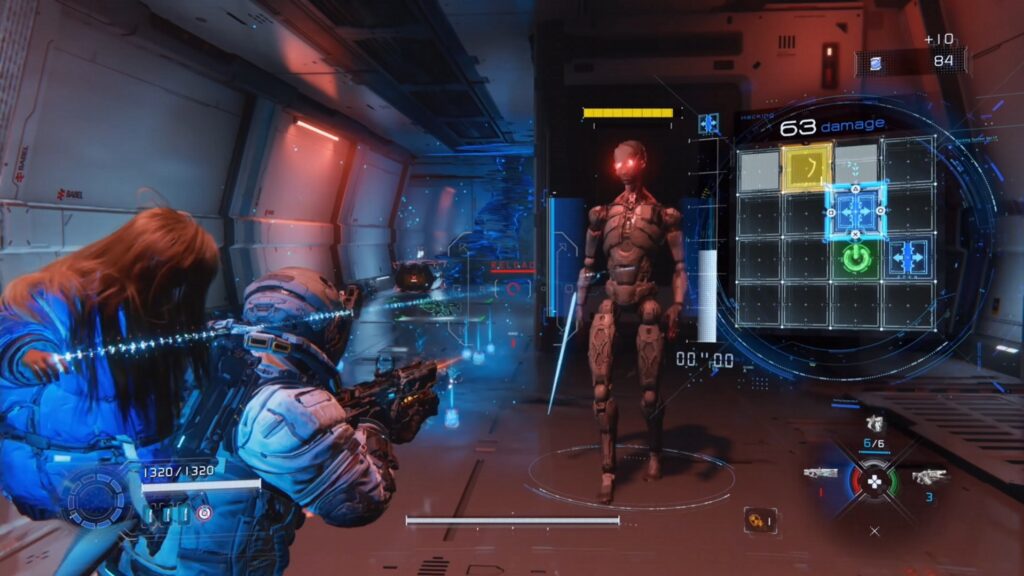Pick the unhighlighted blue arrow tile
The width and height of the screenshot is (1024, 576).
[x=907, y=256]
